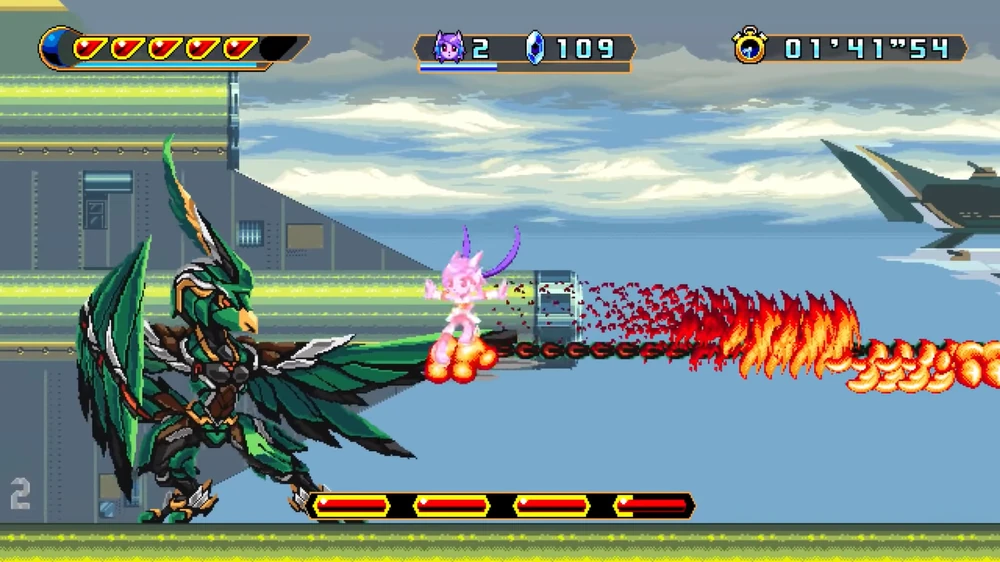Select the blue crystal shard icon
The image size is (1000, 562).
[535, 47]
